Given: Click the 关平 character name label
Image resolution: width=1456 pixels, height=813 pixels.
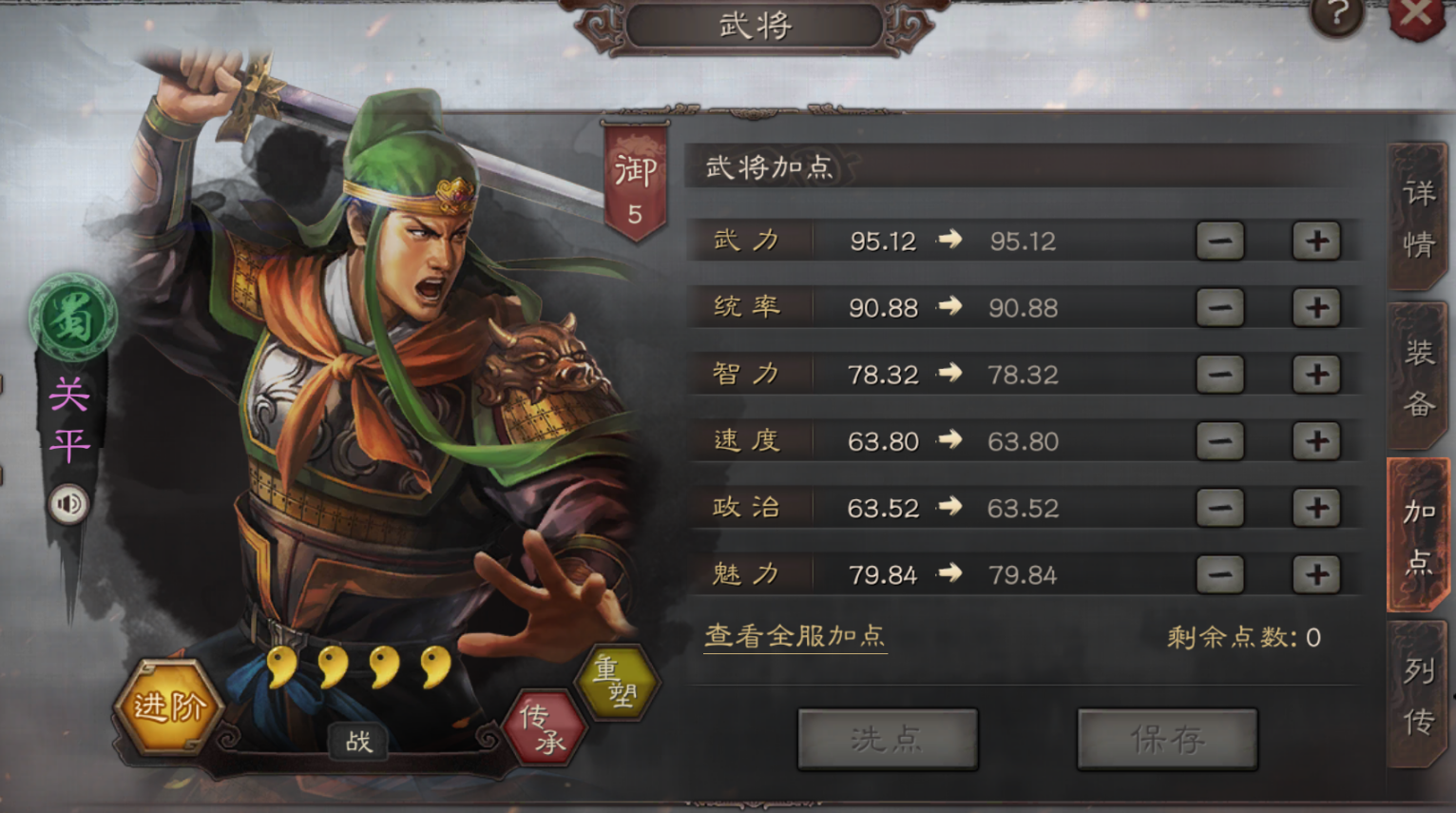Looking at the screenshot, I should click(x=70, y=418).
